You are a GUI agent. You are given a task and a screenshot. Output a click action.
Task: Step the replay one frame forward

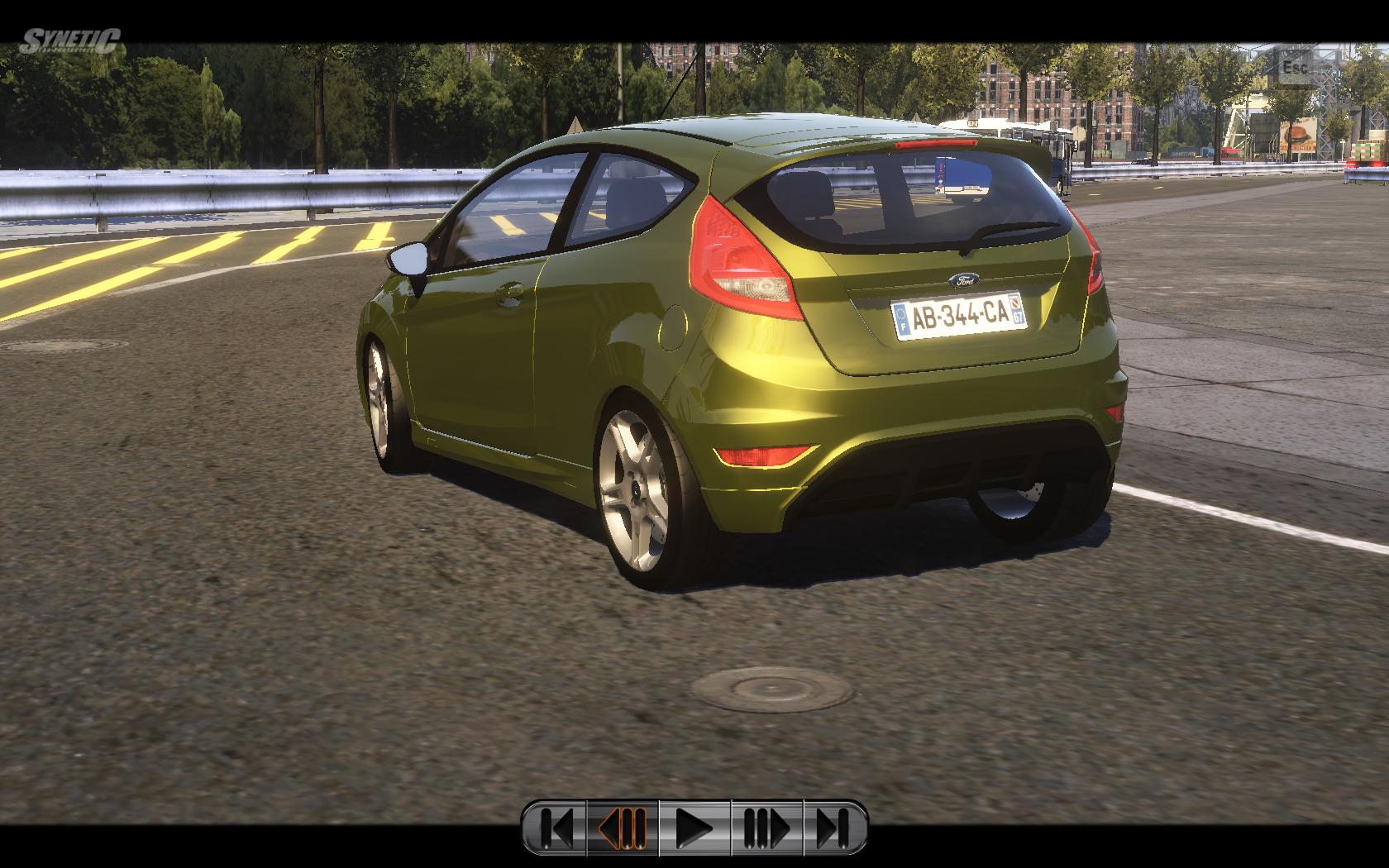coord(766,827)
